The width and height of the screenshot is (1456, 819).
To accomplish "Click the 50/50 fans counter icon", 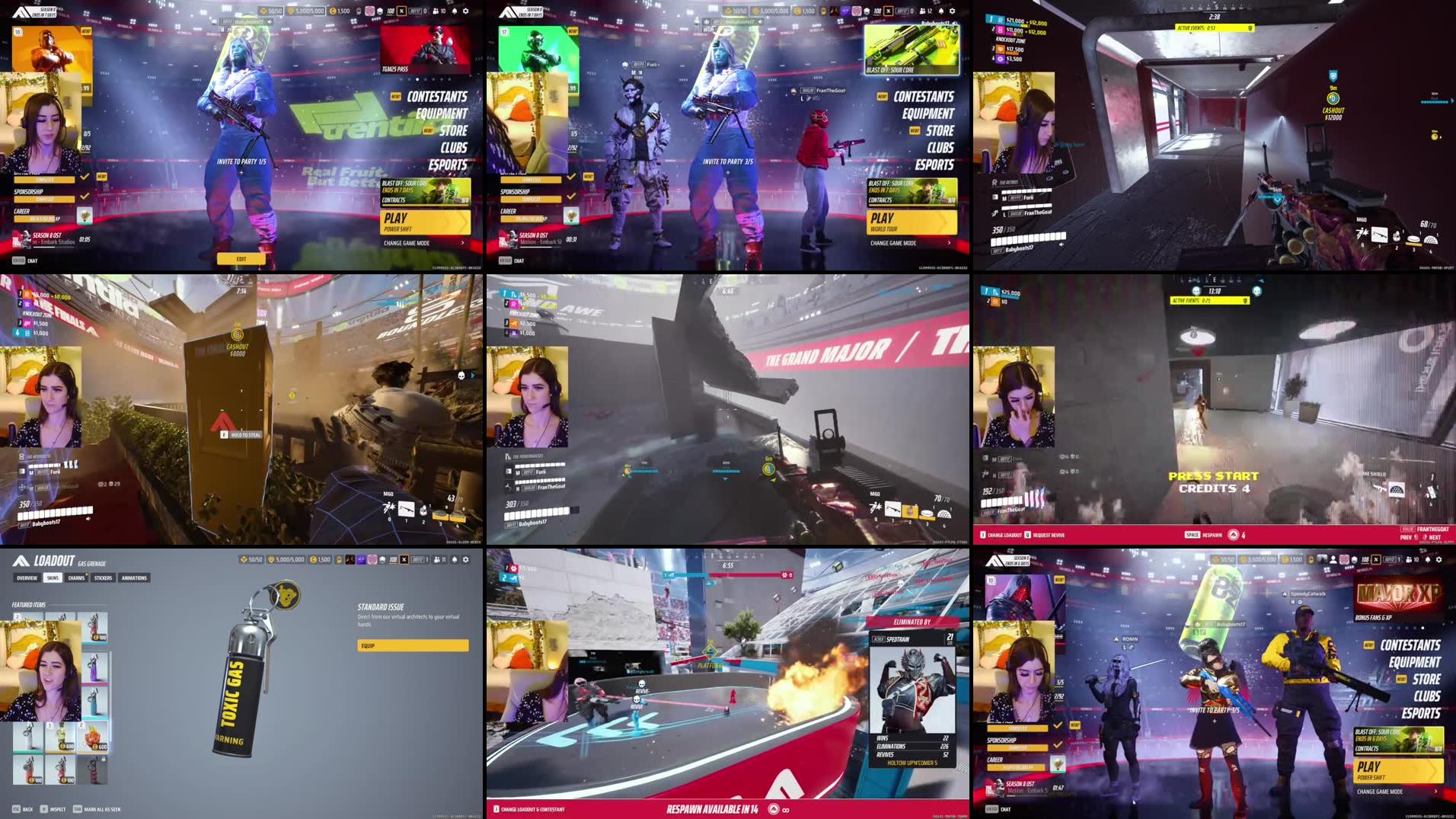I will pyautogui.click(x=244, y=560).
